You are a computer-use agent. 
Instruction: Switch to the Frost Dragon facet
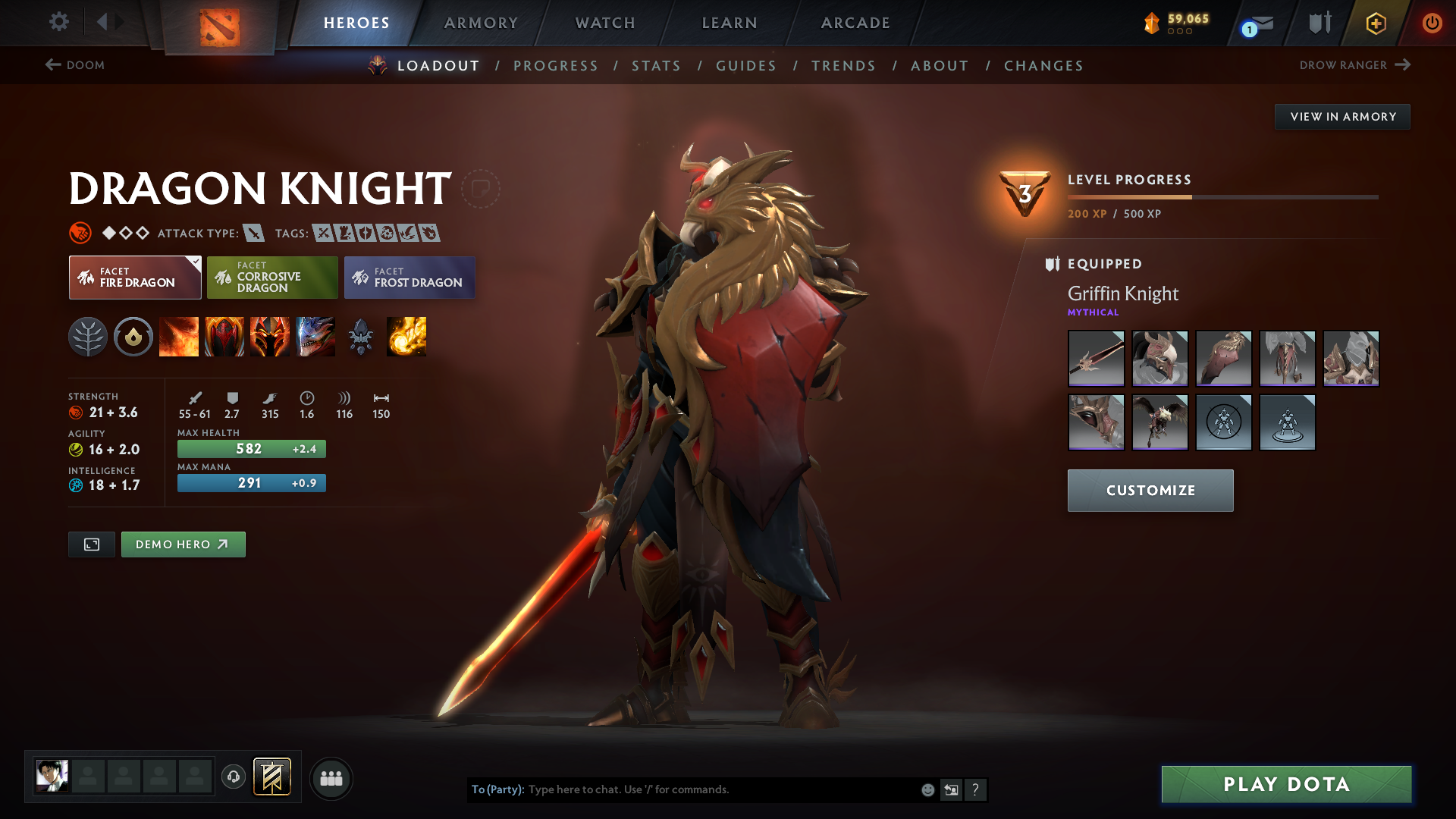pyautogui.click(x=409, y=278)
